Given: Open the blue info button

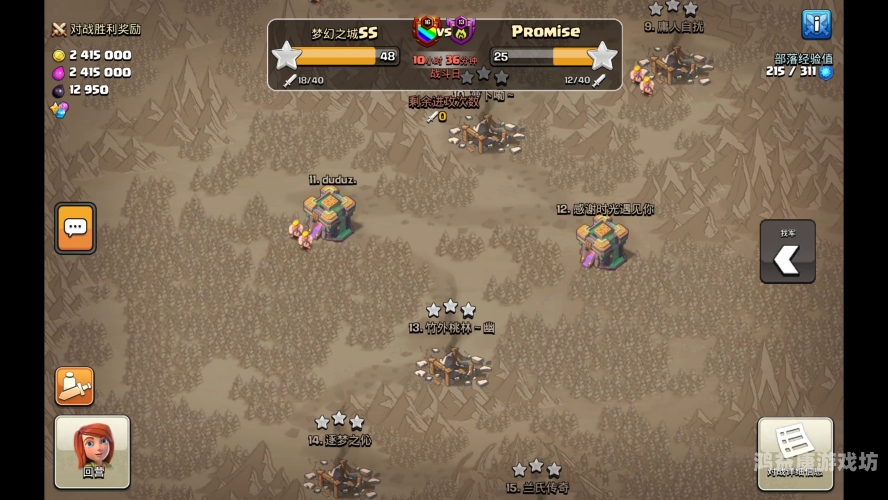Looking at the screenshot, I should pos(816,25).
